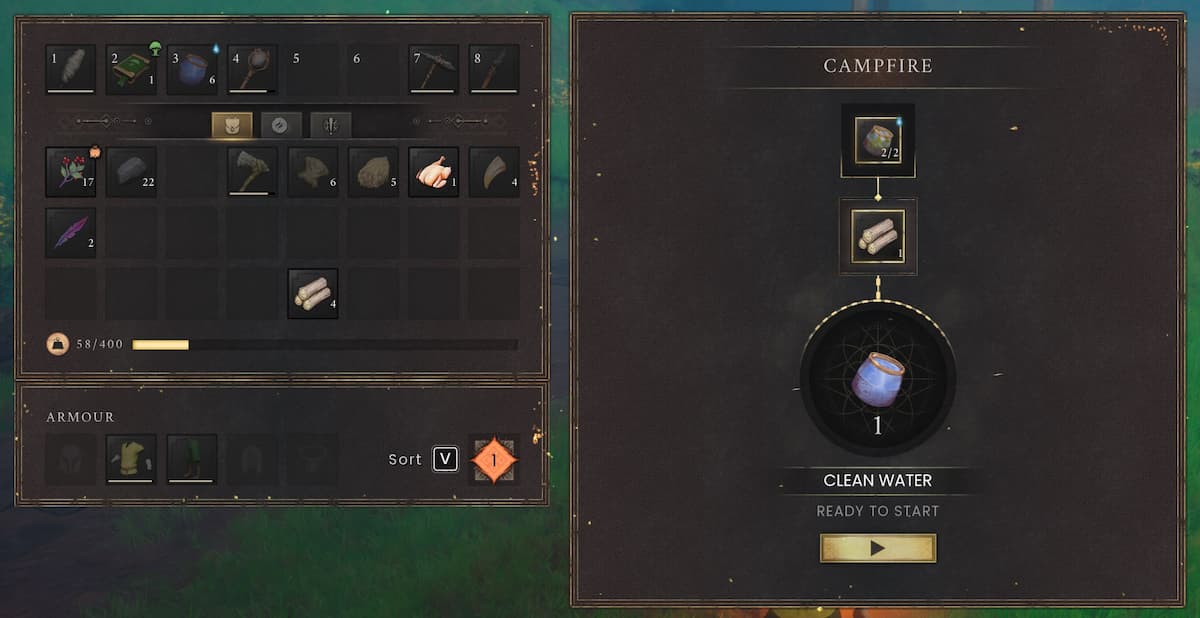Select the wood fuel slot in Campfire
Image resolution: width=1200 pixels, height=618 pixels.
(878, 236)
